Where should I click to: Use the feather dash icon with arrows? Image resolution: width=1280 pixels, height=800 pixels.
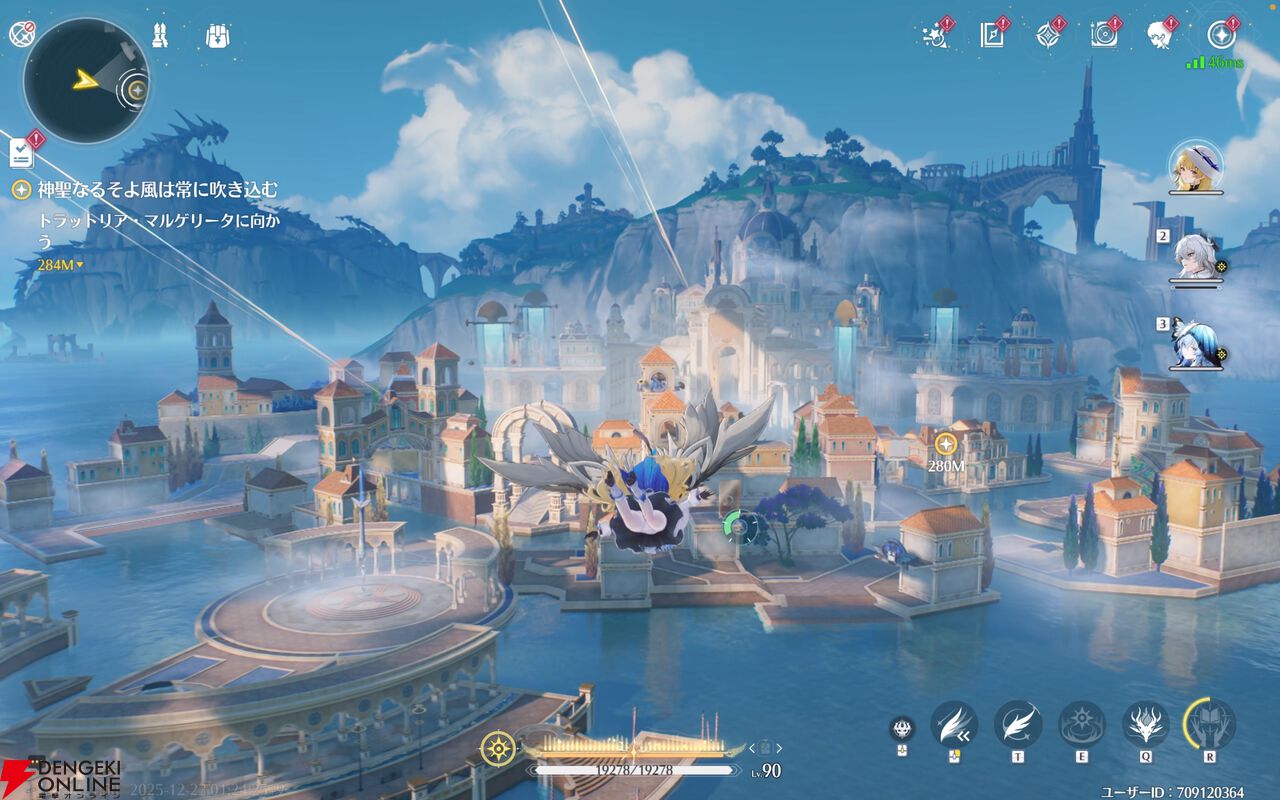(x=954, y=724)
